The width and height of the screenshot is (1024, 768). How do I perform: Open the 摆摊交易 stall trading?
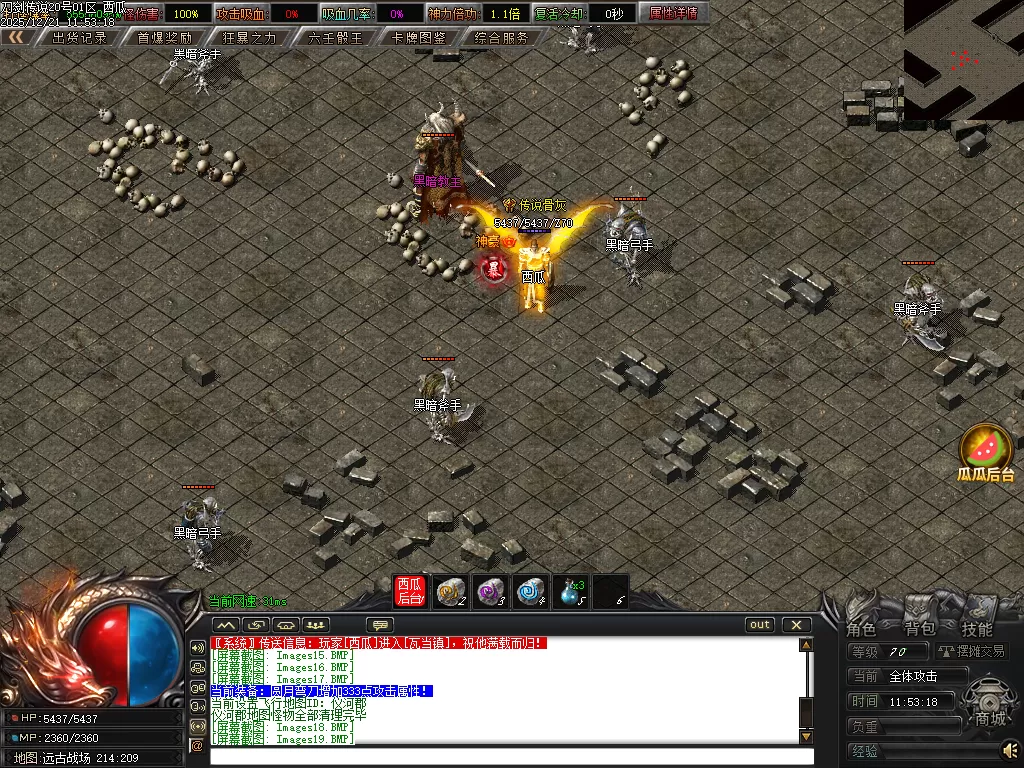966,651
